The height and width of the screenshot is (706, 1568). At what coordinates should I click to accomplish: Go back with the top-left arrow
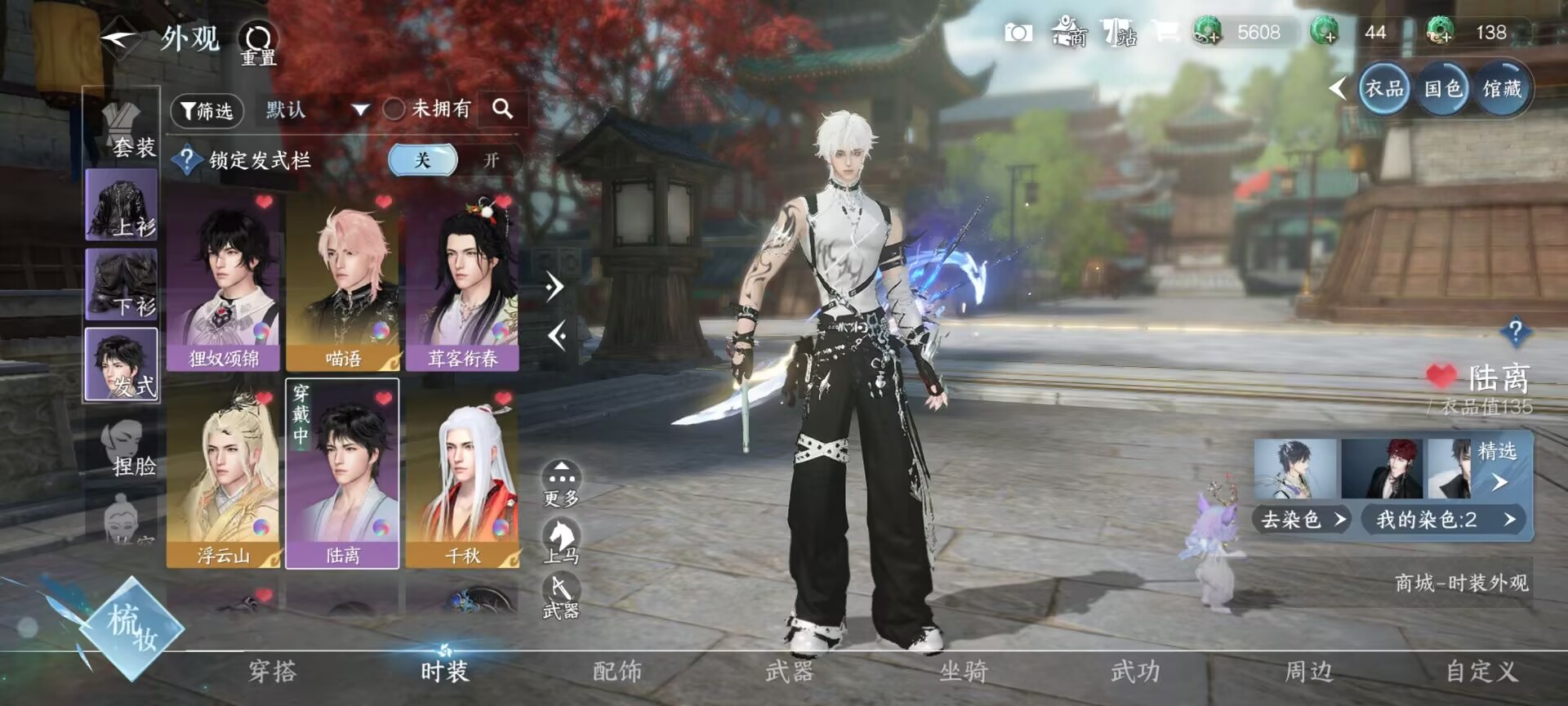click(x=118, y=38)
